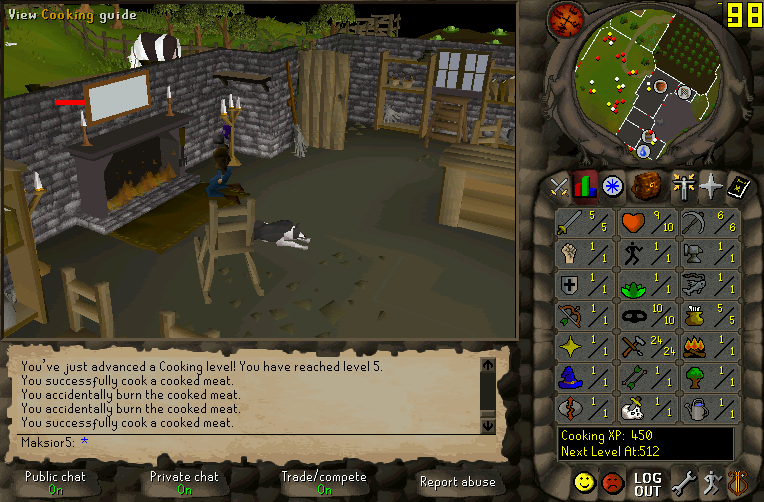Toggle the Public chat filter
Viewport: 764px width, 502px height.
56,483
